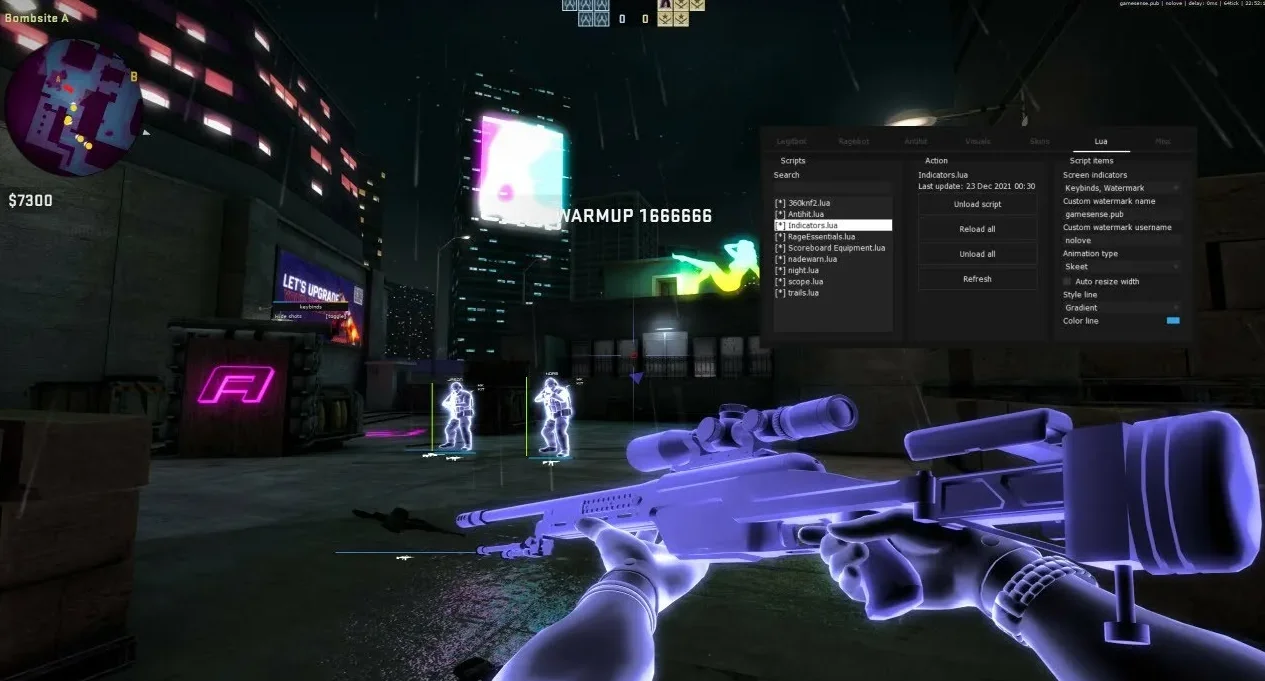Click the Unload script button
1265x681 pixels.
tap(977, 204)
